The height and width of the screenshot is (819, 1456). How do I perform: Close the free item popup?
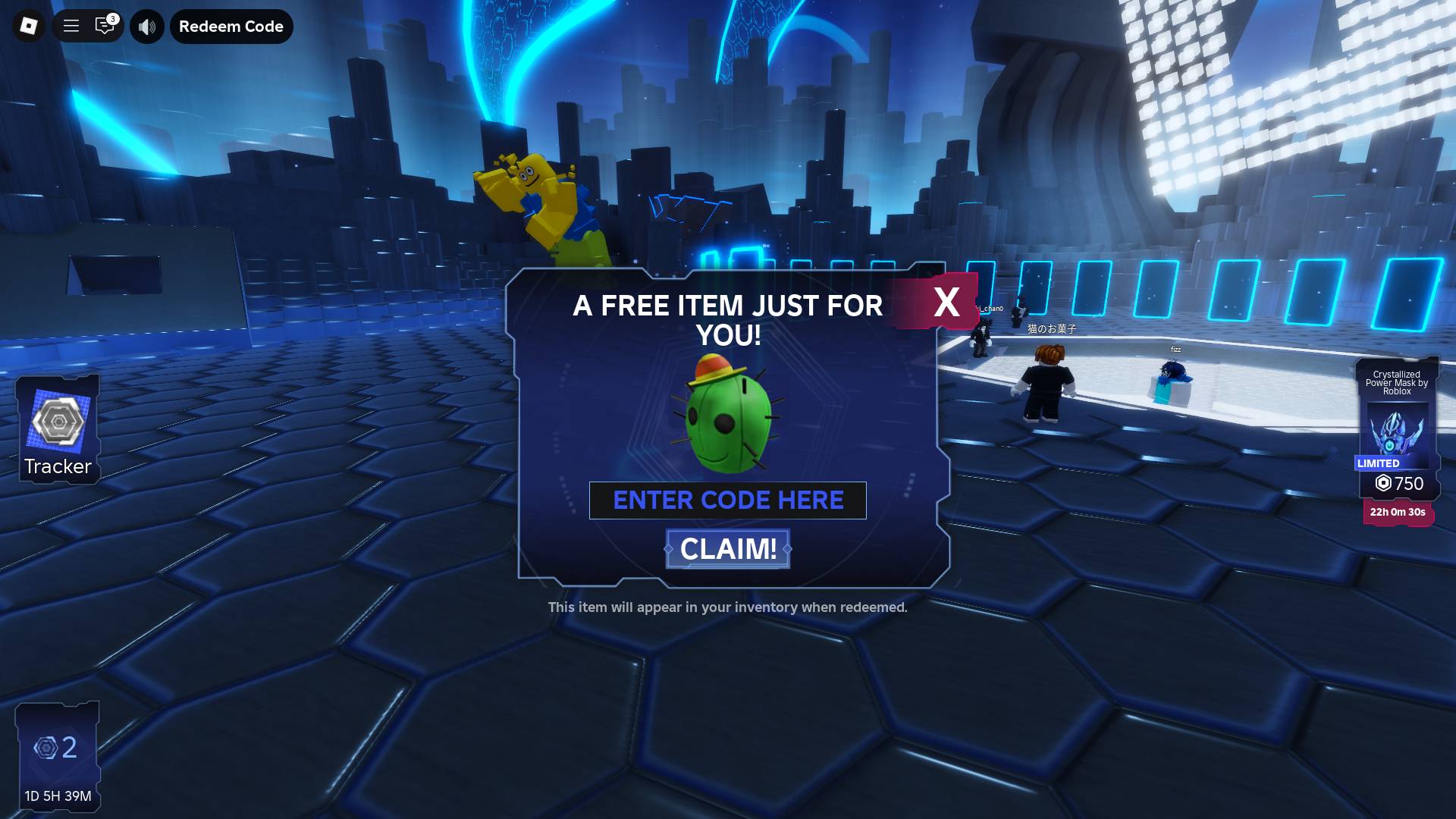(946, 302)
